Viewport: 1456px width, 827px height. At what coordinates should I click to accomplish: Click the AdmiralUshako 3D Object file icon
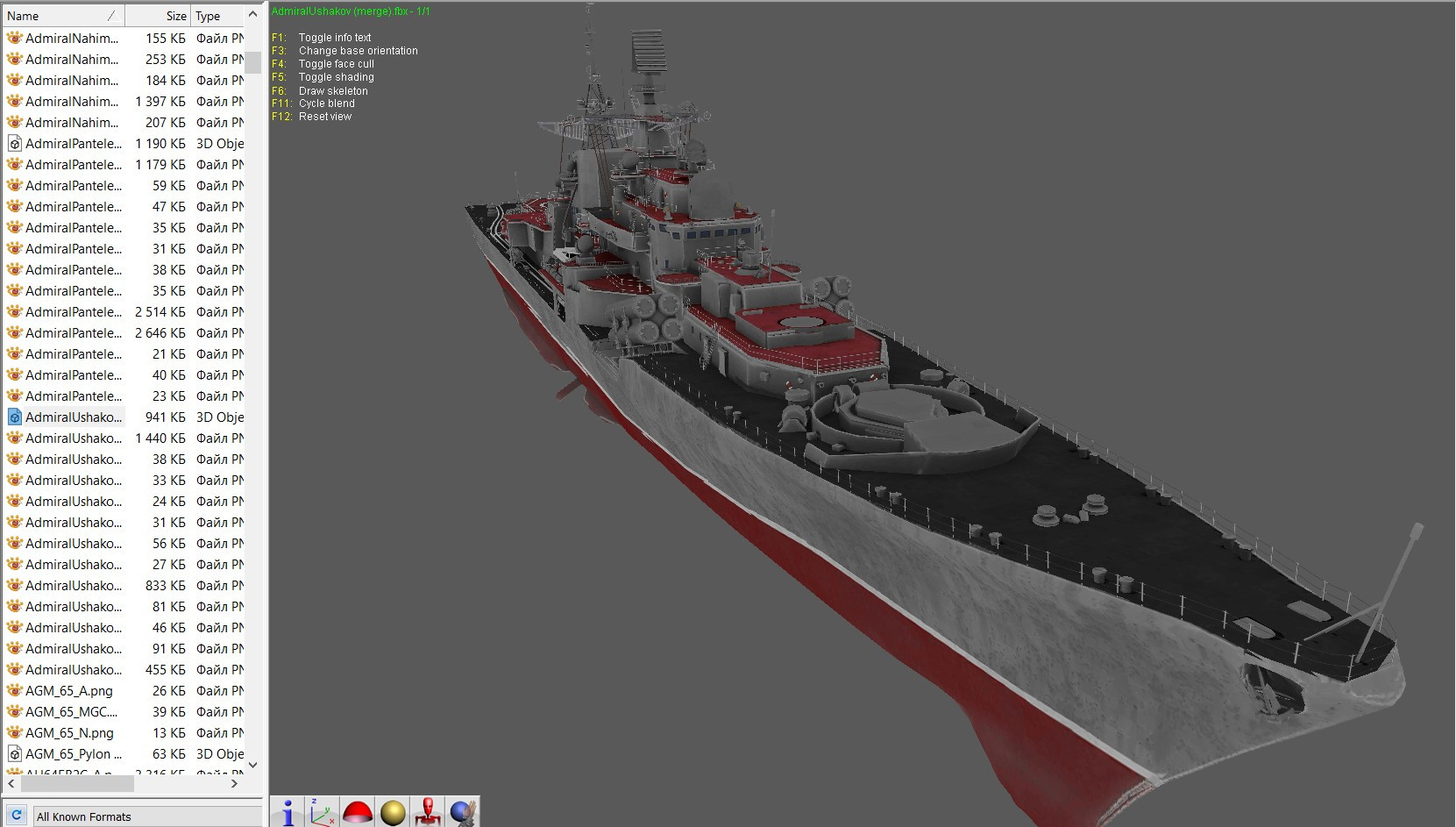[14, 417]
